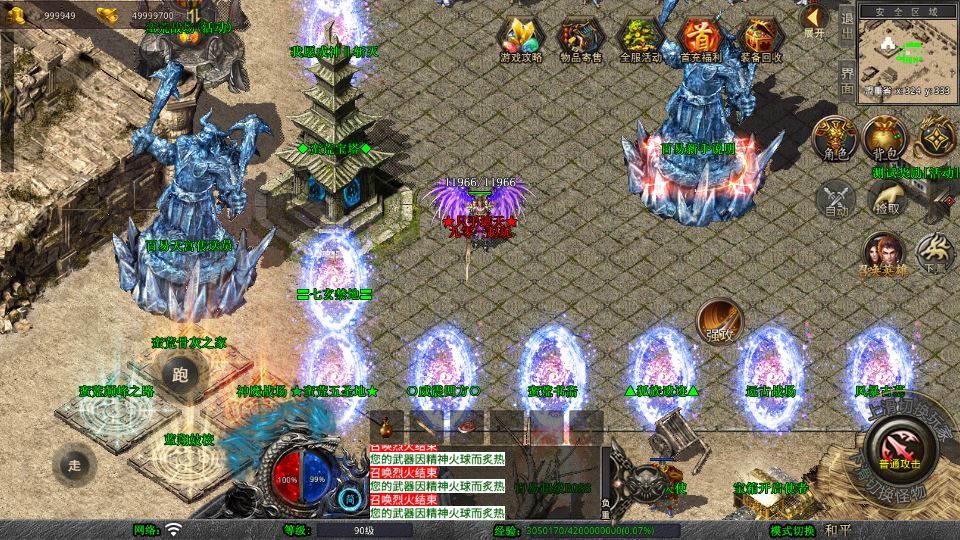The width and height of the screenshot is (960, 540).
Task: Open the 装备回收 equipment recycling chest
Action: point(761,40)
